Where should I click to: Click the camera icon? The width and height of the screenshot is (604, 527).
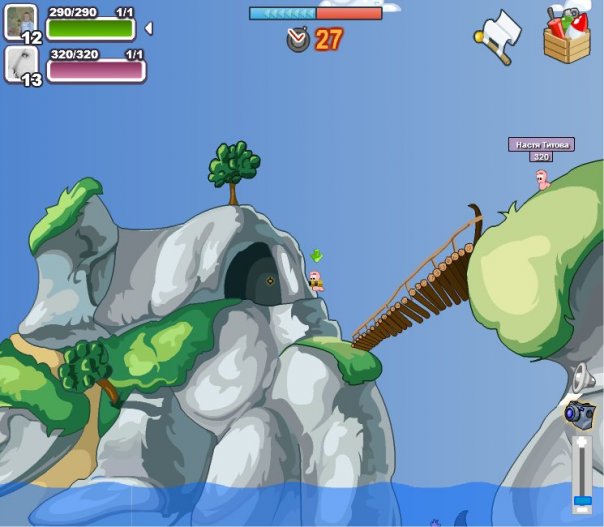click(x=579, y=412)
